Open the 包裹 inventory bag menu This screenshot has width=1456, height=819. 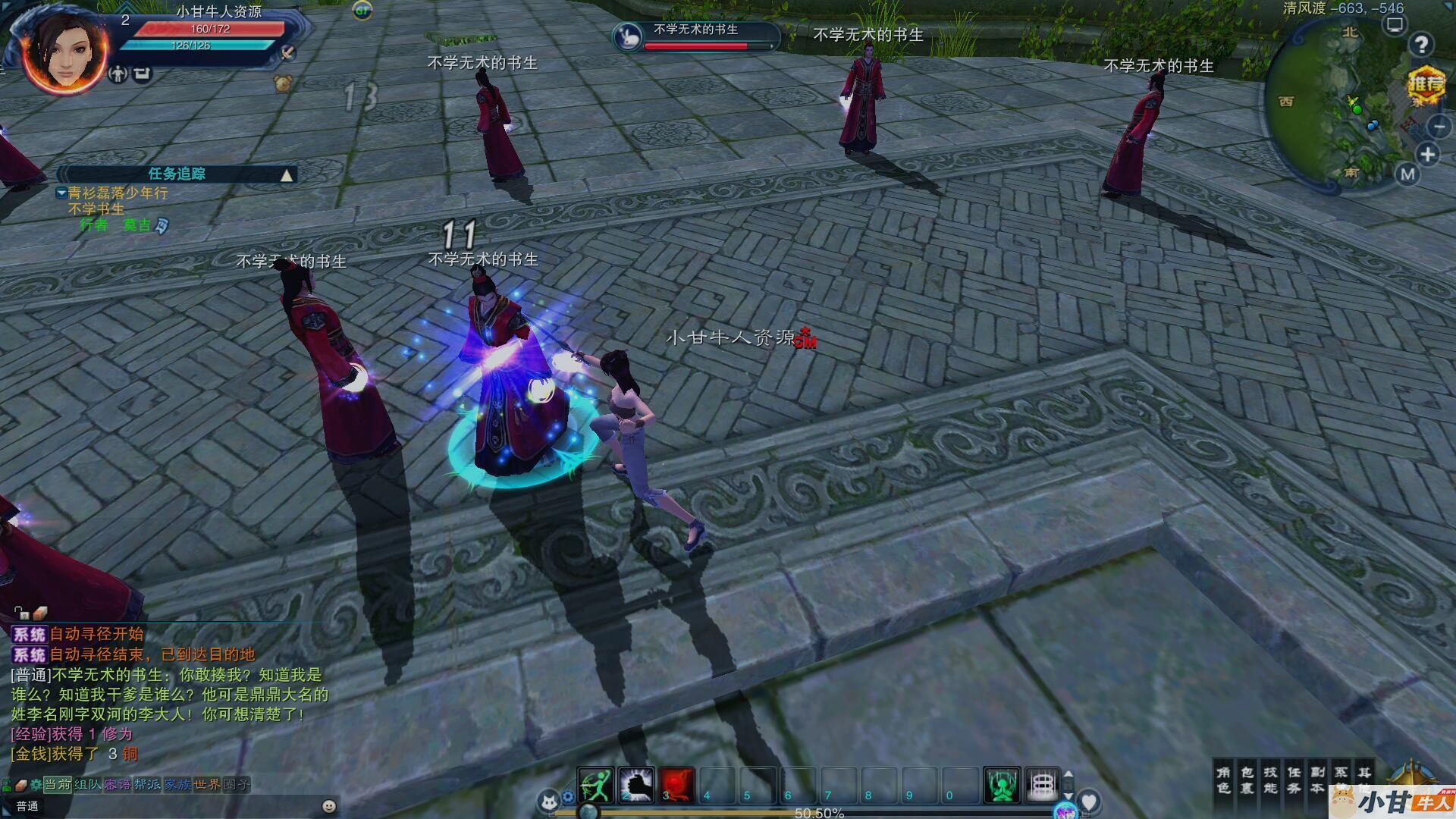pos(1247,780)
